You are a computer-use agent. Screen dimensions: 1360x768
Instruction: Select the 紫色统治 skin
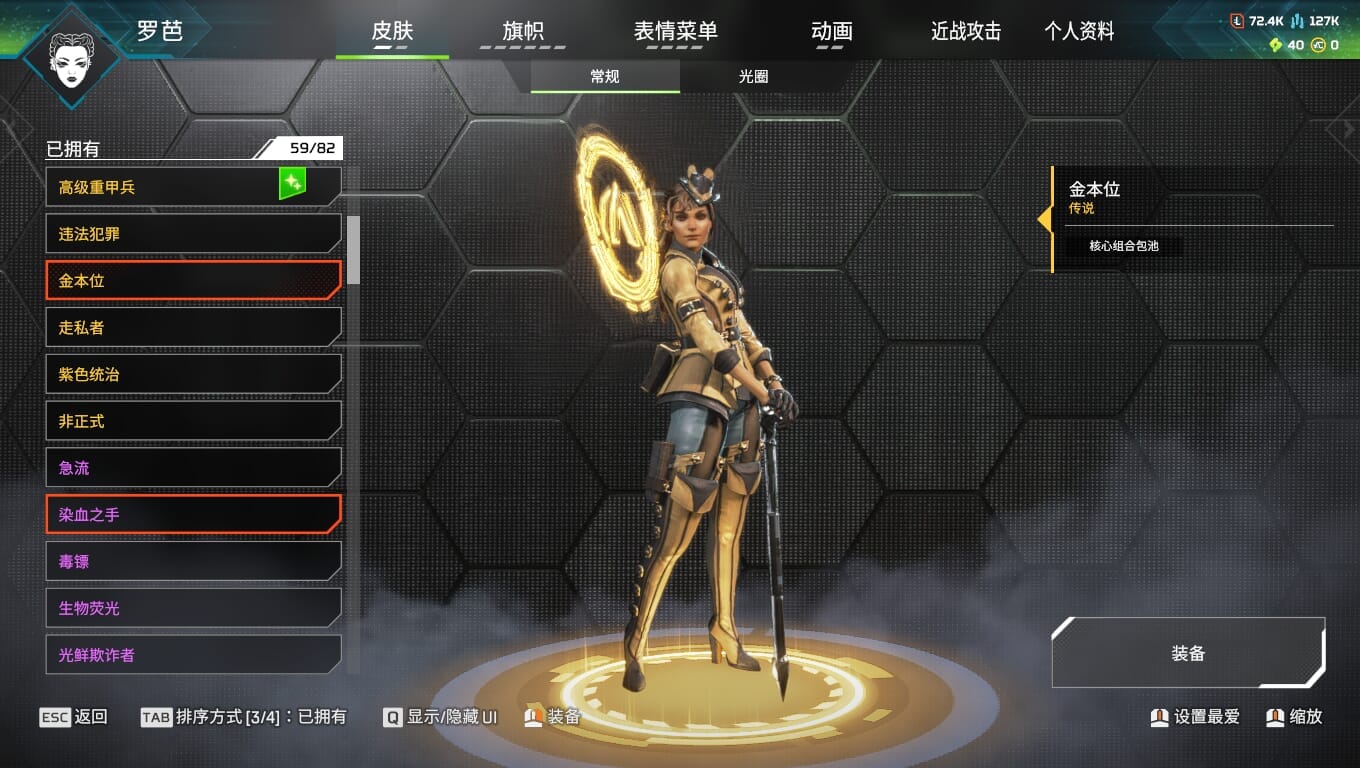pos(193,375)
